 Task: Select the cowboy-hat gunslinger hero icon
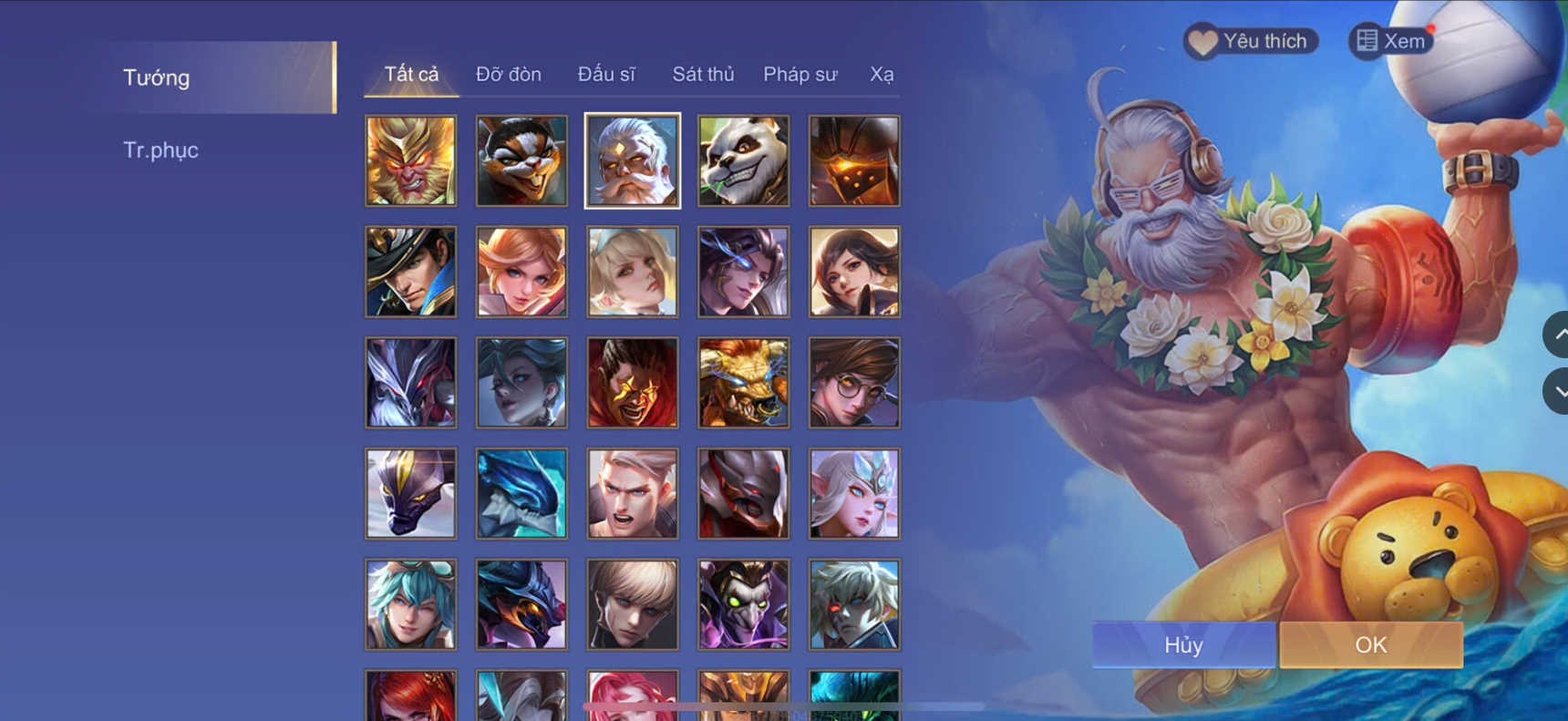pos(410,272)
